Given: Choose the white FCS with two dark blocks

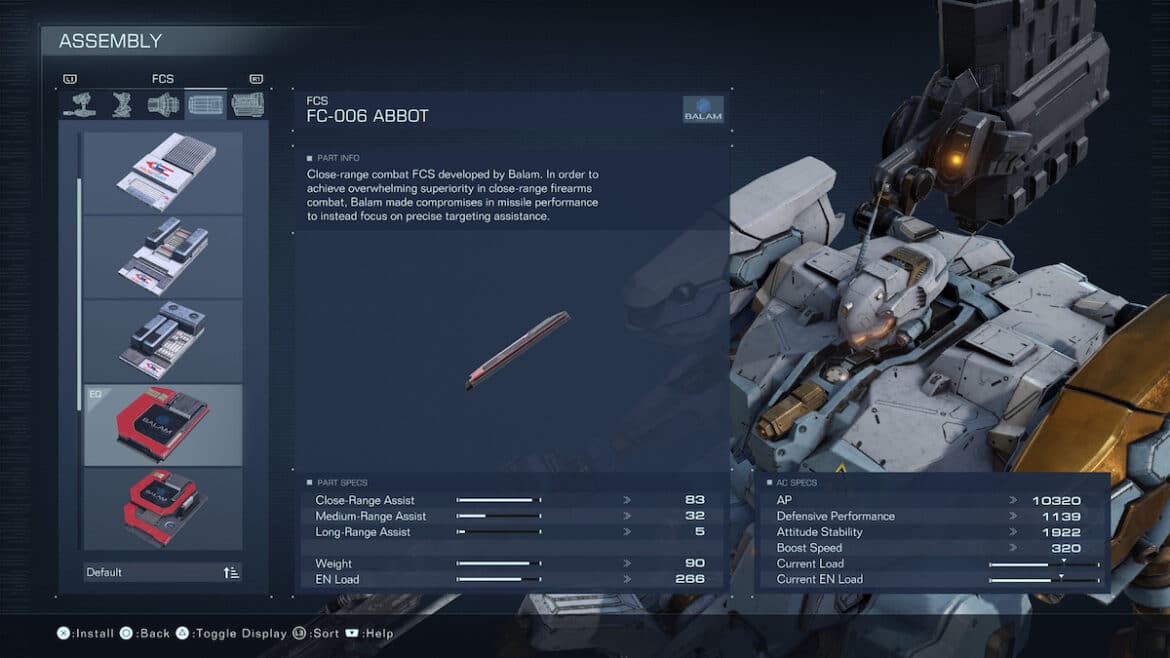Looking at the screenshot, I should pos(163,257).
